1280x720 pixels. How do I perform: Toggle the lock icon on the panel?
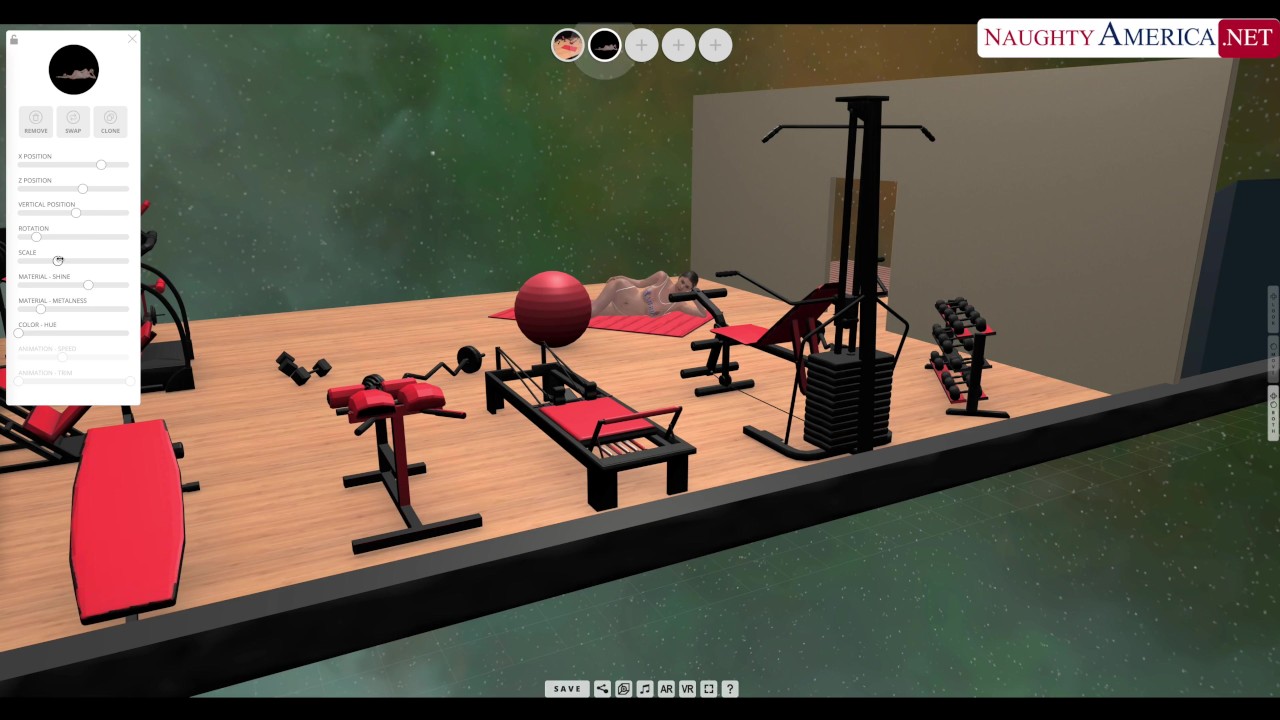[x=14, y=40]
